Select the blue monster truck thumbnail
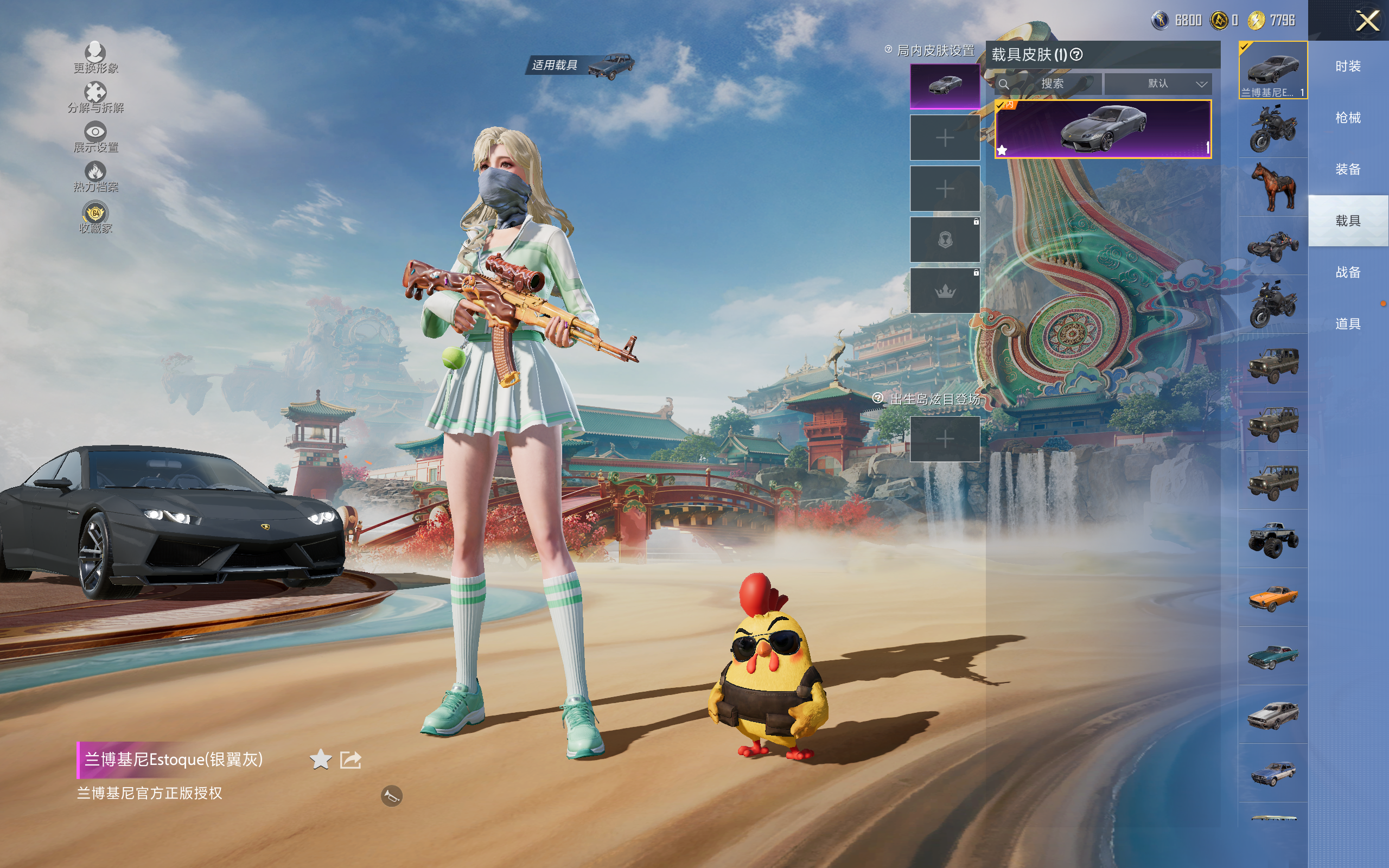This screenshot has height=868, width=1389. (x=1273, y=539)
